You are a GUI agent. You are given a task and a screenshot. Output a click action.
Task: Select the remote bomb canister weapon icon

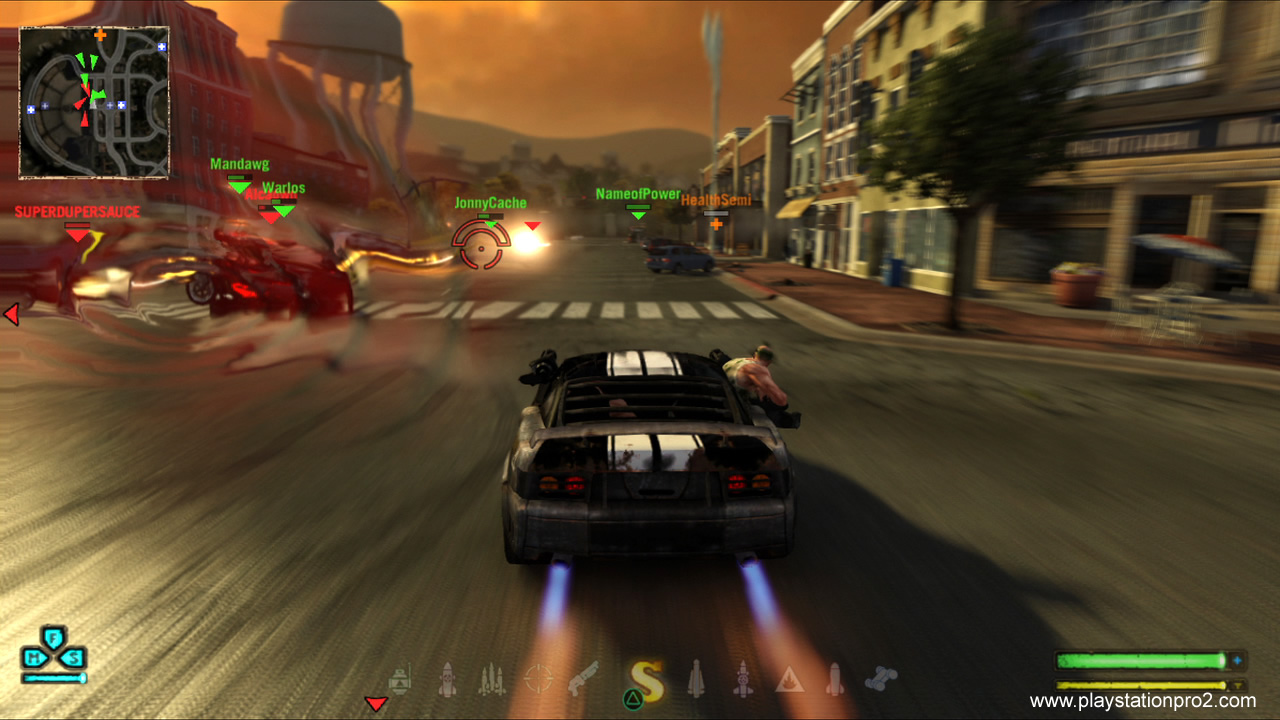tap(399, 680)
